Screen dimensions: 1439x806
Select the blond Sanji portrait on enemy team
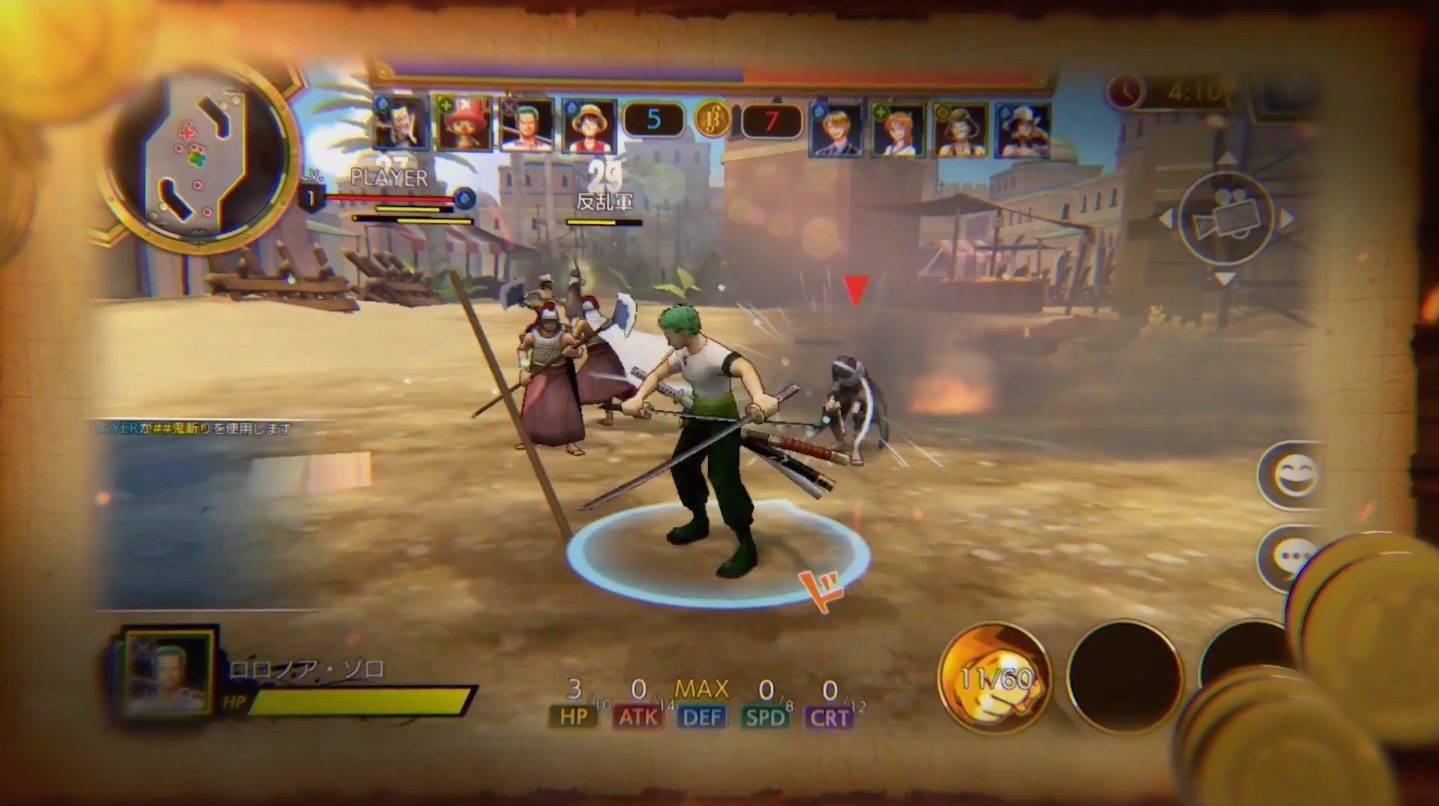tap(835, 129)
